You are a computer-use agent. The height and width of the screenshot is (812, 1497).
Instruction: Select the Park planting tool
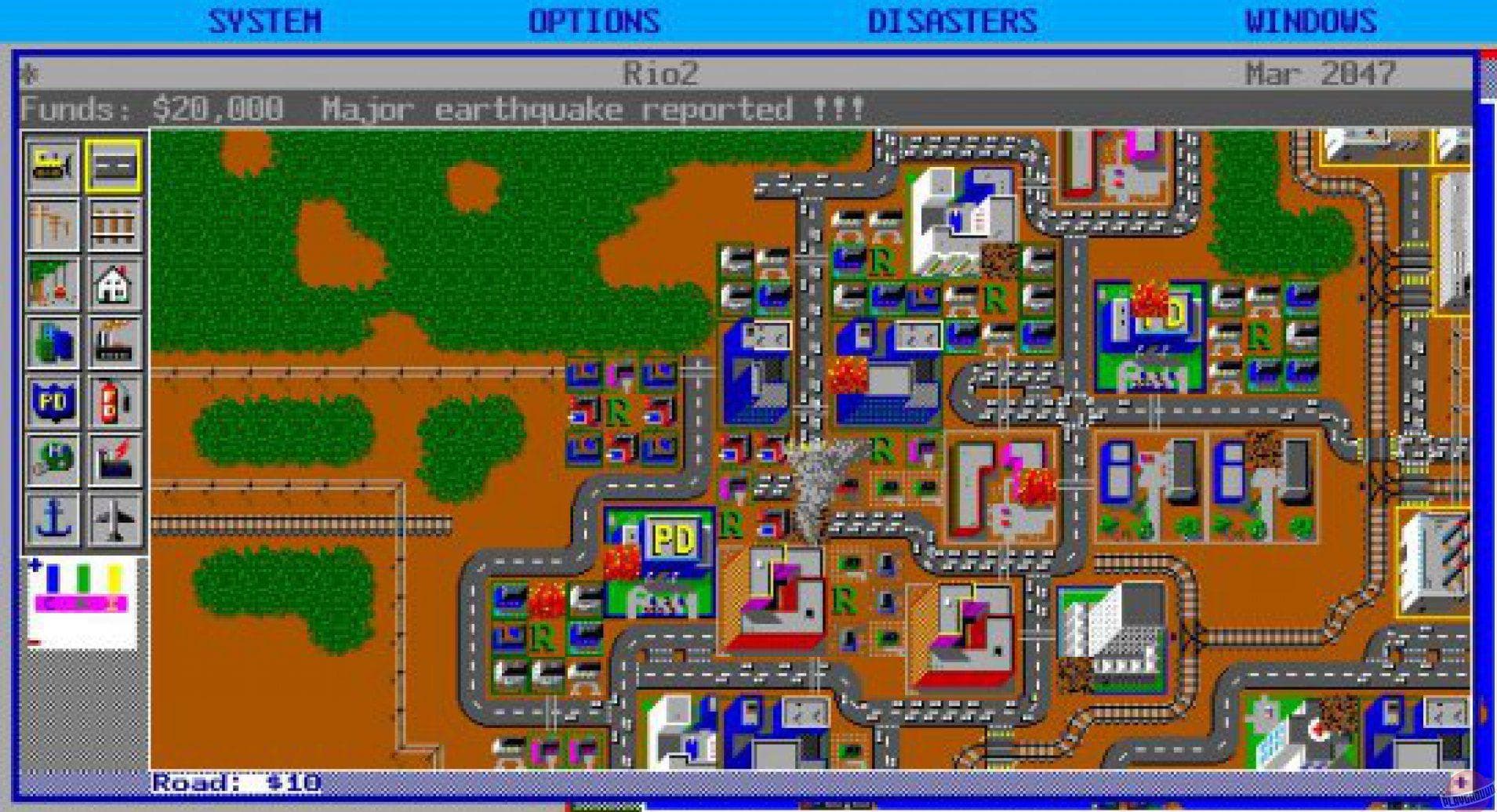51,284
